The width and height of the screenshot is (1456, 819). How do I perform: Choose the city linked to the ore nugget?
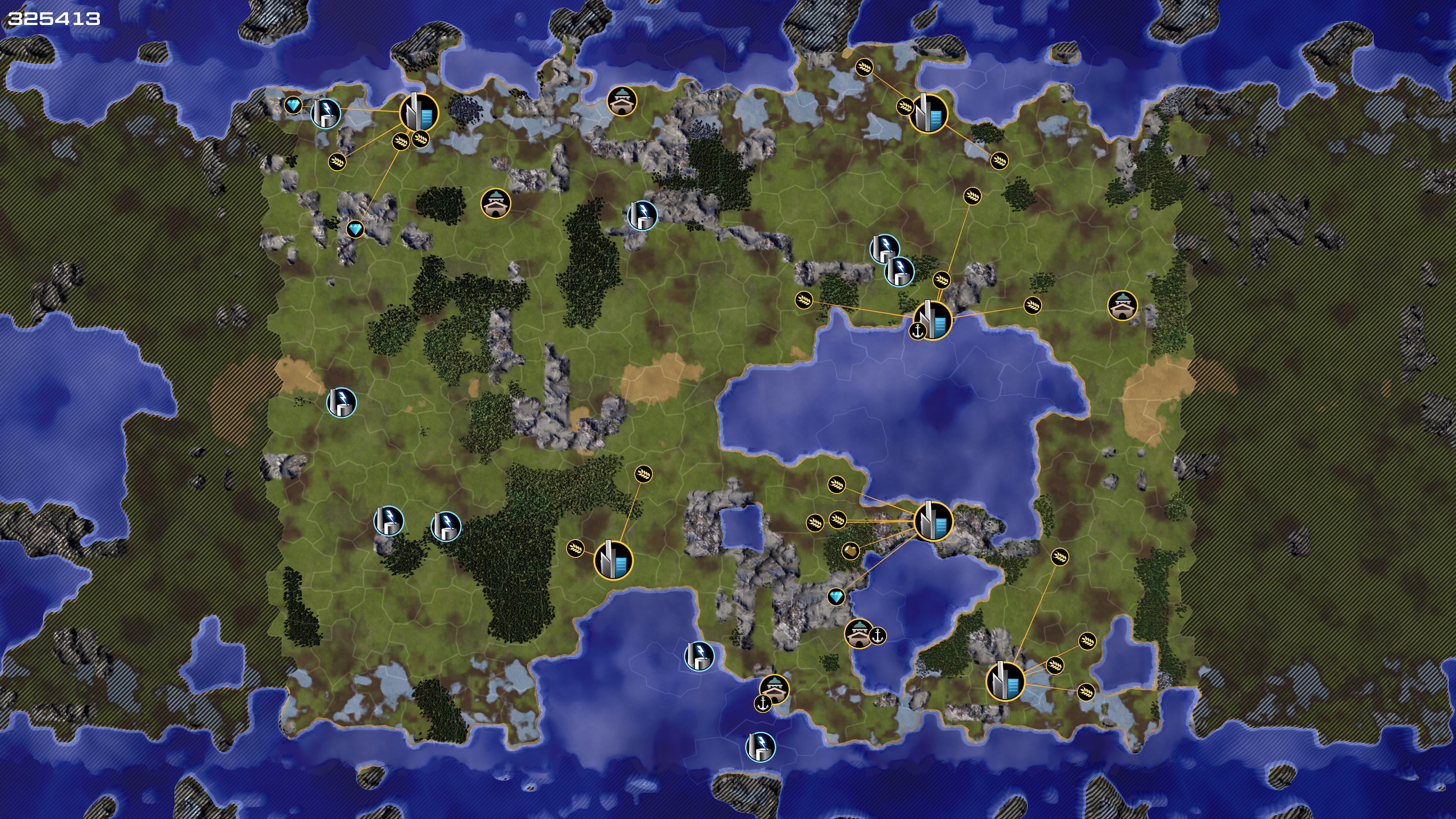(x=933, y=521)
